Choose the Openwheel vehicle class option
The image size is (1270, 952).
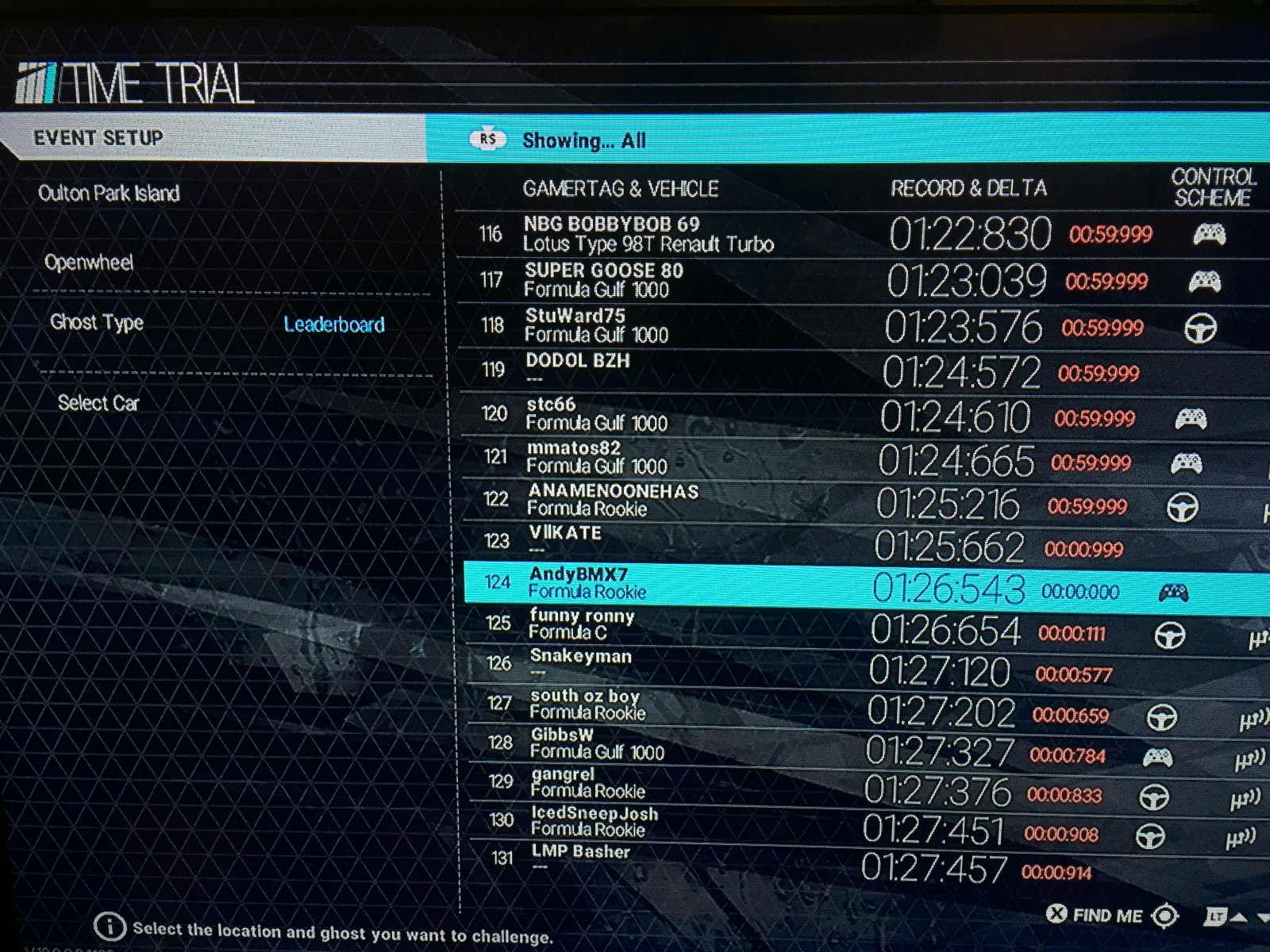89,263
